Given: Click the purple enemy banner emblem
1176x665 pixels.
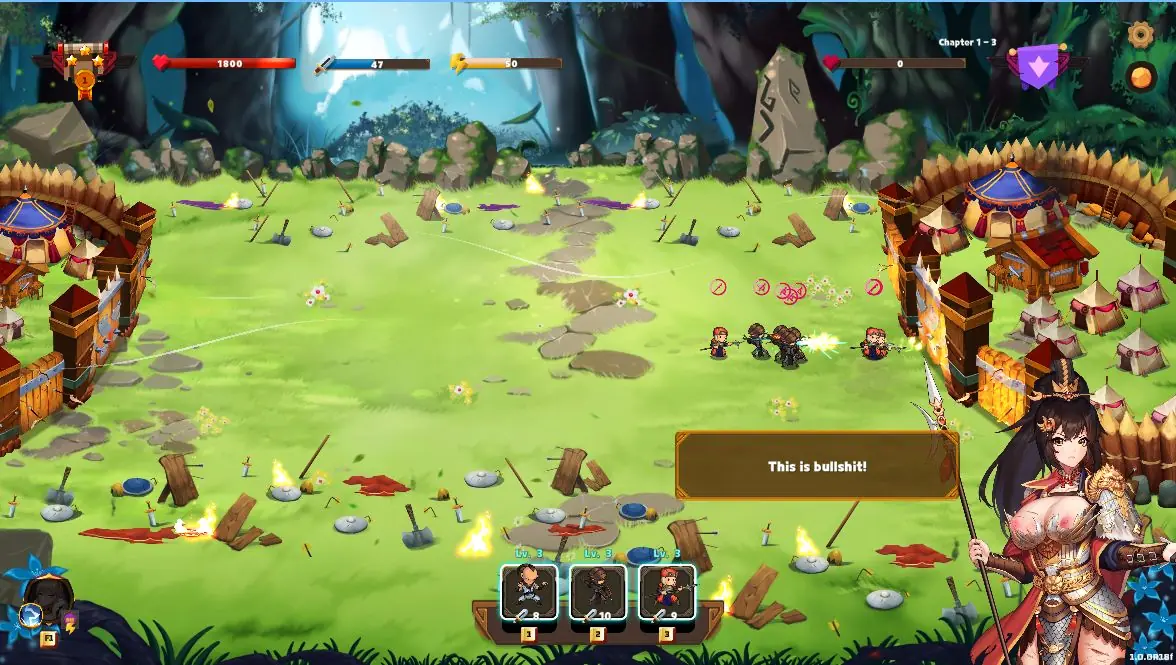Looking at the screenshot, I should (x=1037, y=66).
